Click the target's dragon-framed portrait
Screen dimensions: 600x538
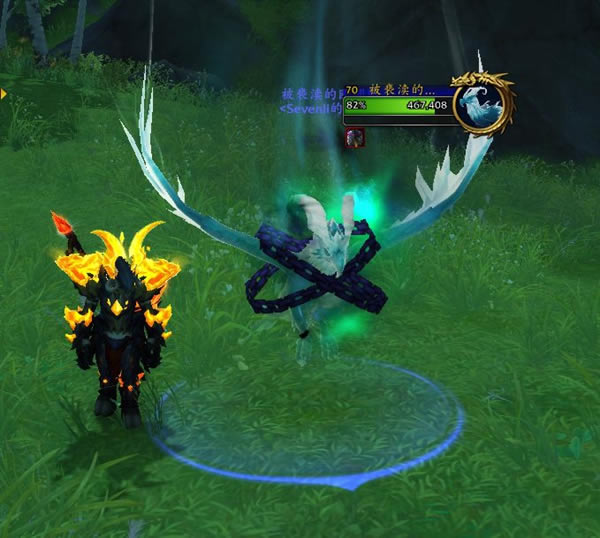(481, 102)
